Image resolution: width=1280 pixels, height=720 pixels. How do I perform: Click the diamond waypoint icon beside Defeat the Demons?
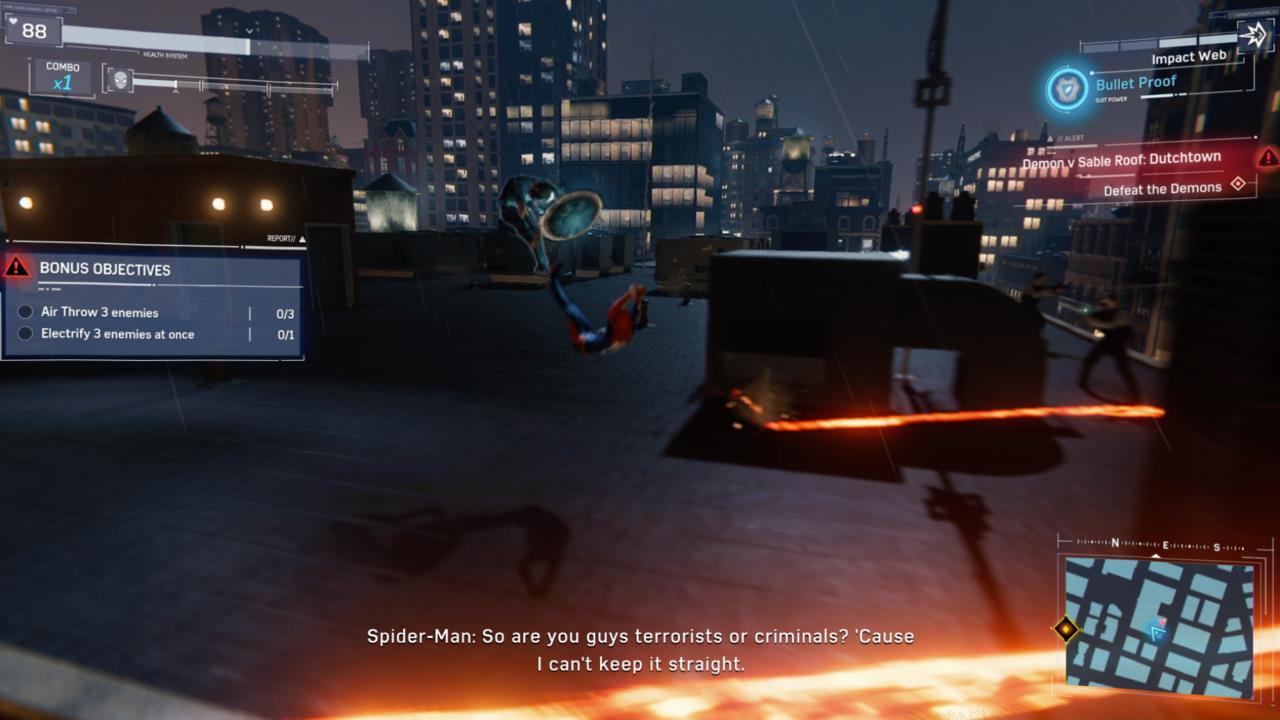(1238, 185)
